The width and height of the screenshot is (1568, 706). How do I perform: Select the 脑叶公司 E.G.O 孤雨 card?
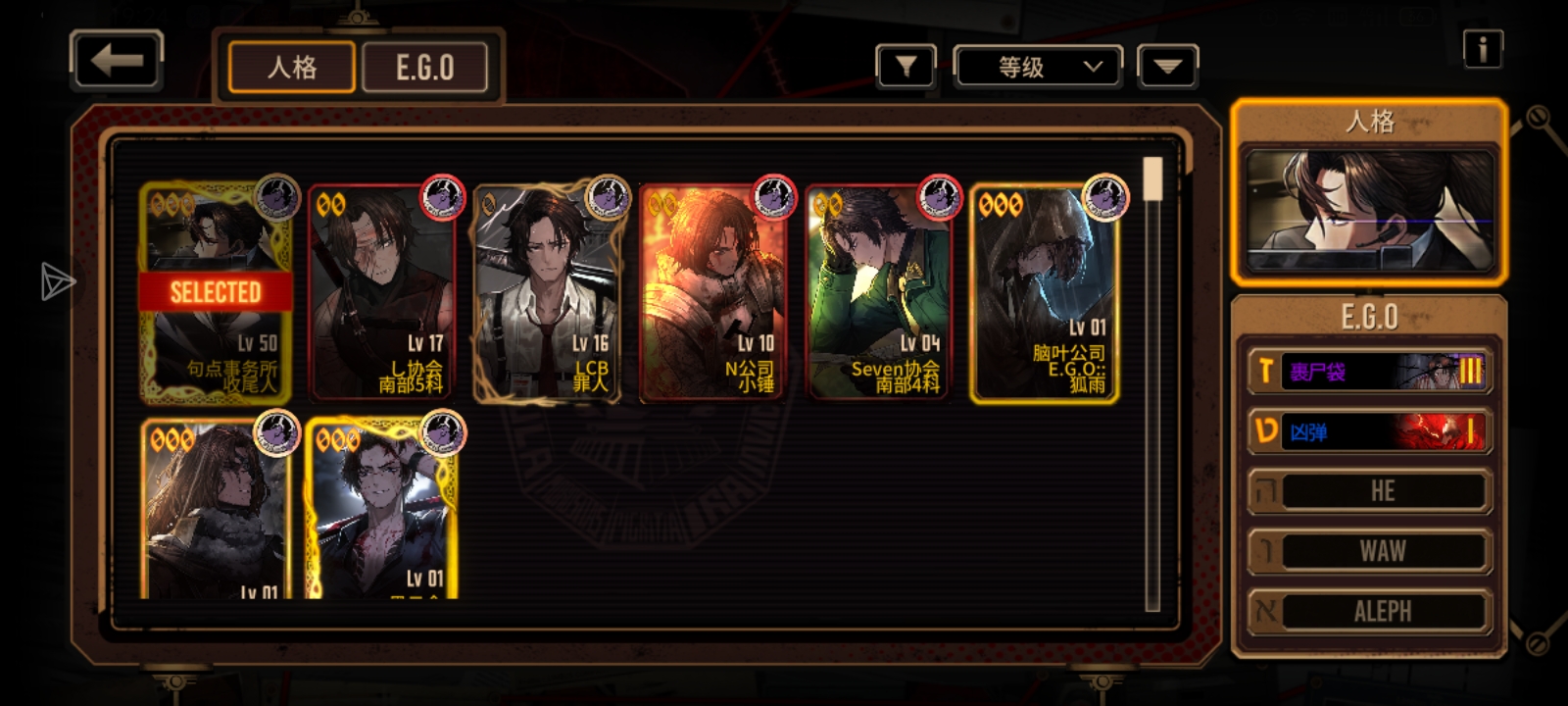pos(1045,292)
